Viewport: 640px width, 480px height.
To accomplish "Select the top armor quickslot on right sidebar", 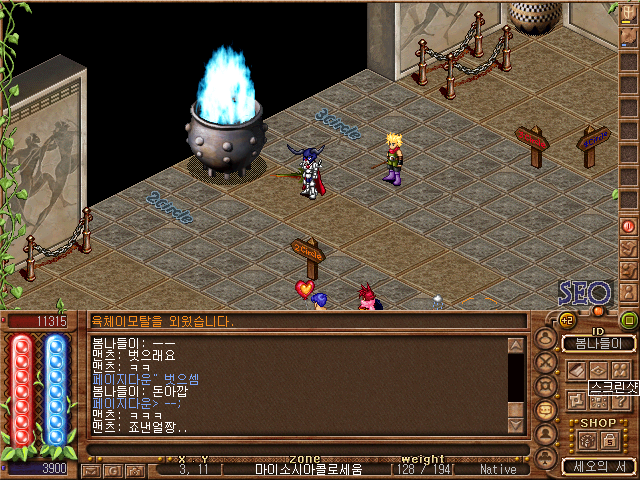I will coord(628,12).
